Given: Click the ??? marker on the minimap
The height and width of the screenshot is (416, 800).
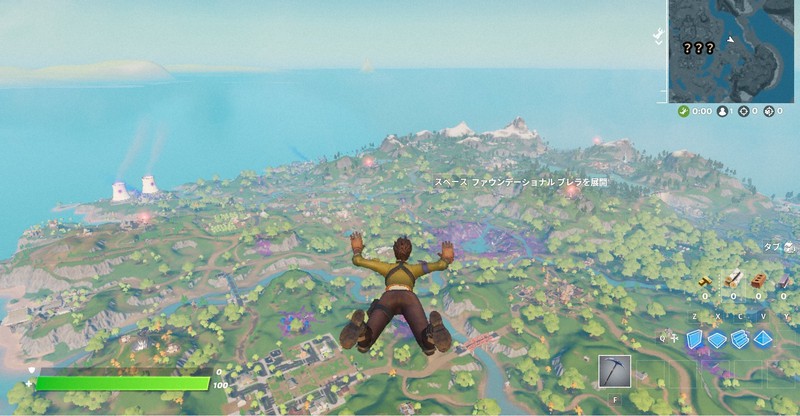Looking at the screenshot, I should click(x=698, y=47).
